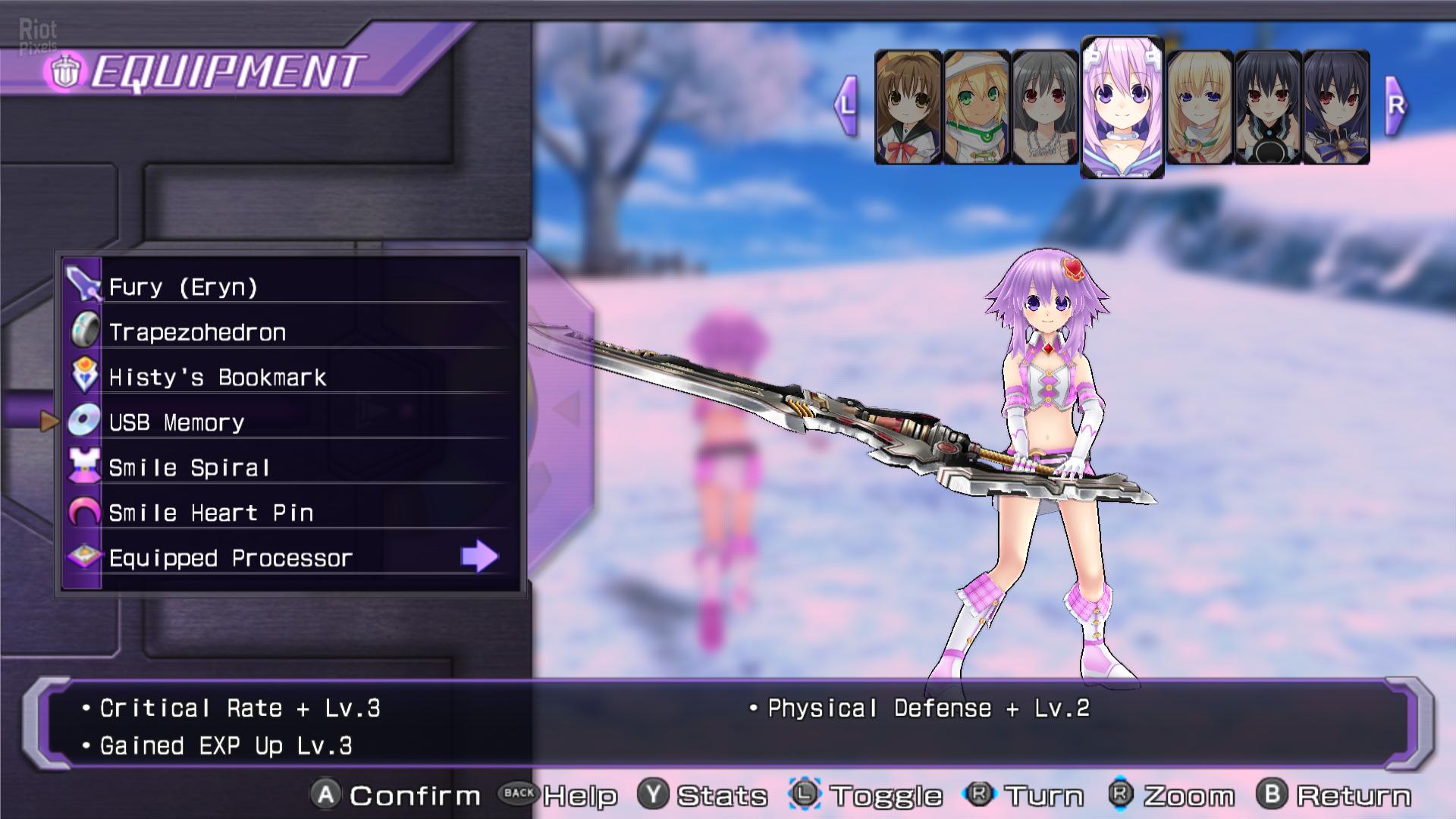
Task: Click the highlighted purple-haired character portrait
Action: 1122,107
